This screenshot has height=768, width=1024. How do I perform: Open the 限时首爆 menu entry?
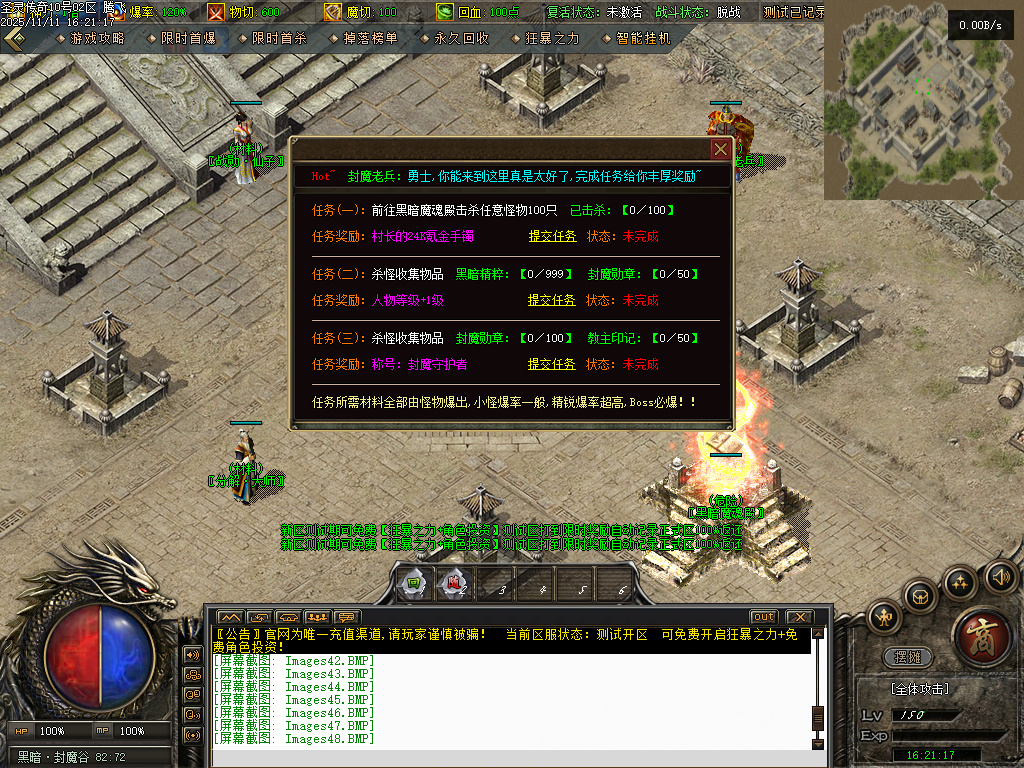[188, 38]
